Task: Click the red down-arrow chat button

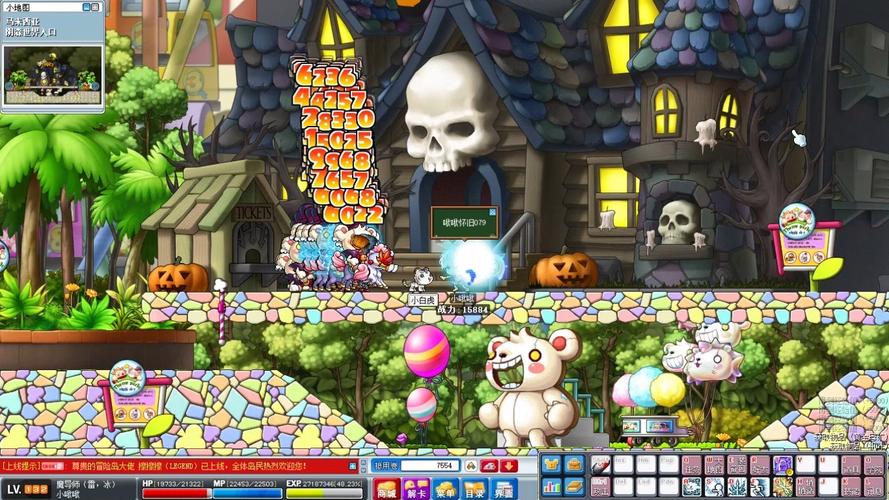Action: click(x=510, y=465)
